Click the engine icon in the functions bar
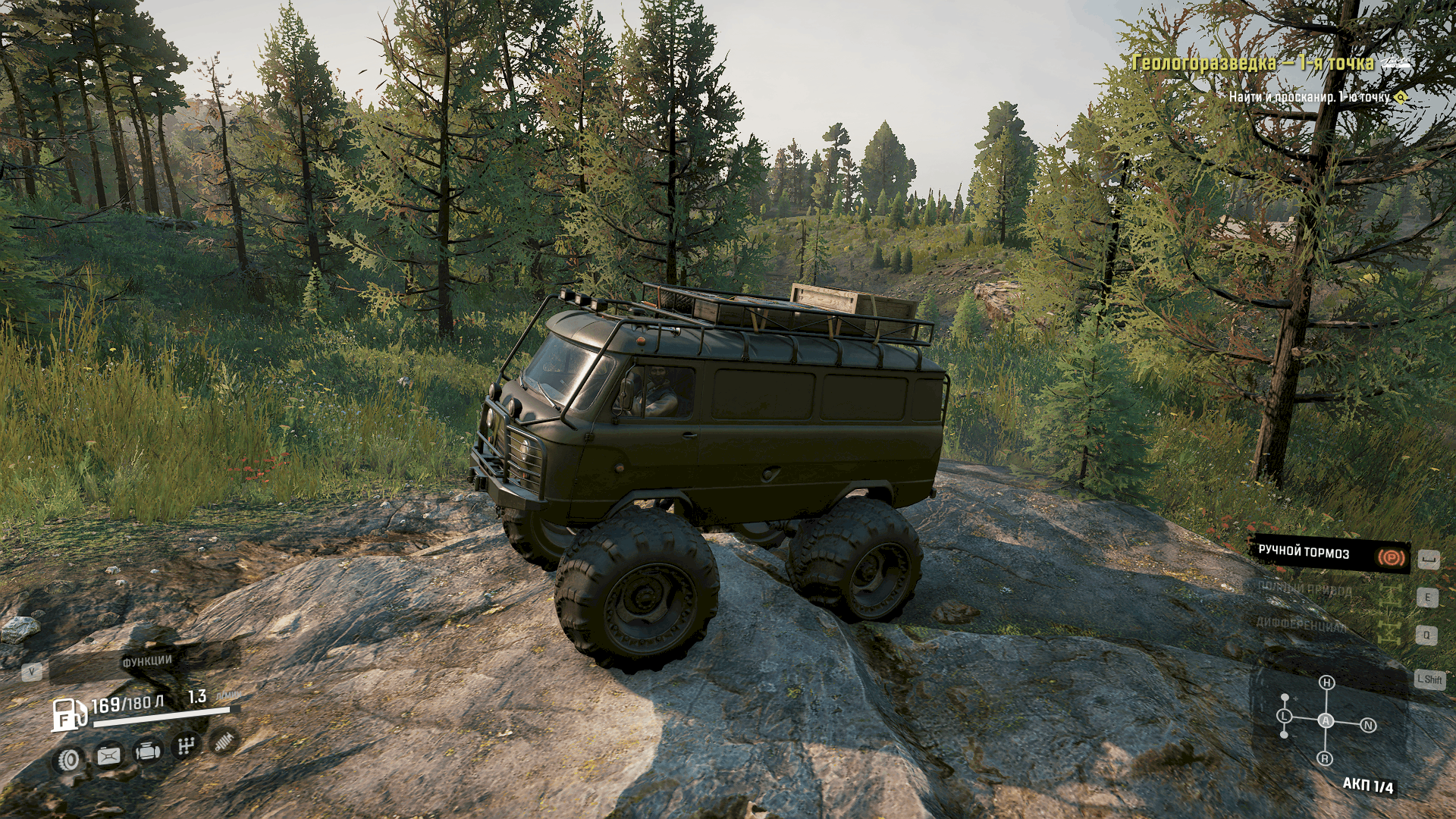The width and height of the screenshot is (1456, 819). click(148, 753)
